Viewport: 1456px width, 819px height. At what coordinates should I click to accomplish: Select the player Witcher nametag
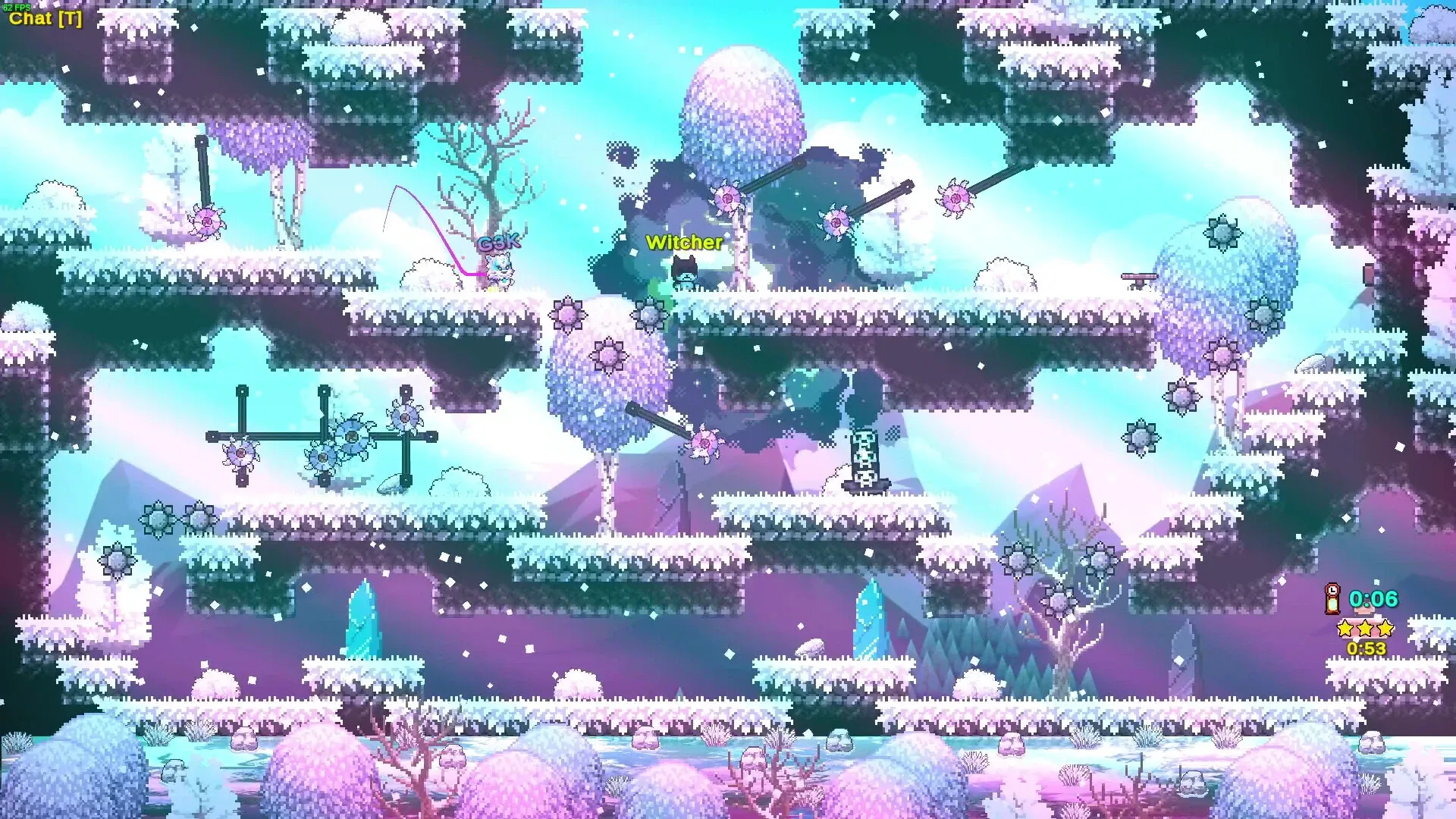point(683,243)
